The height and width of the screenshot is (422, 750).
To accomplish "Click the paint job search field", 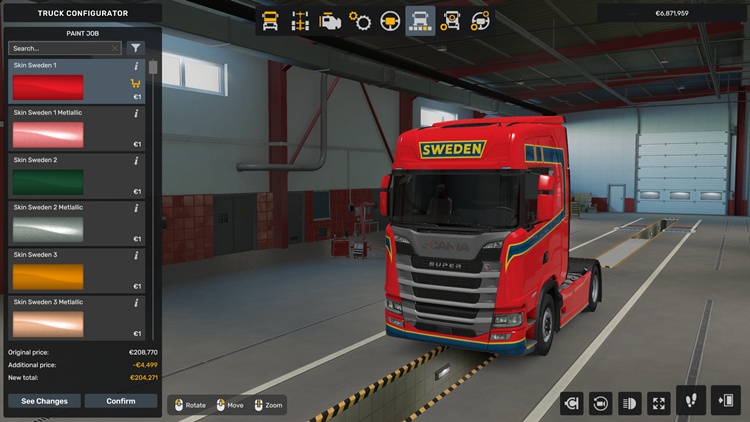I will (x=64, y=48).
